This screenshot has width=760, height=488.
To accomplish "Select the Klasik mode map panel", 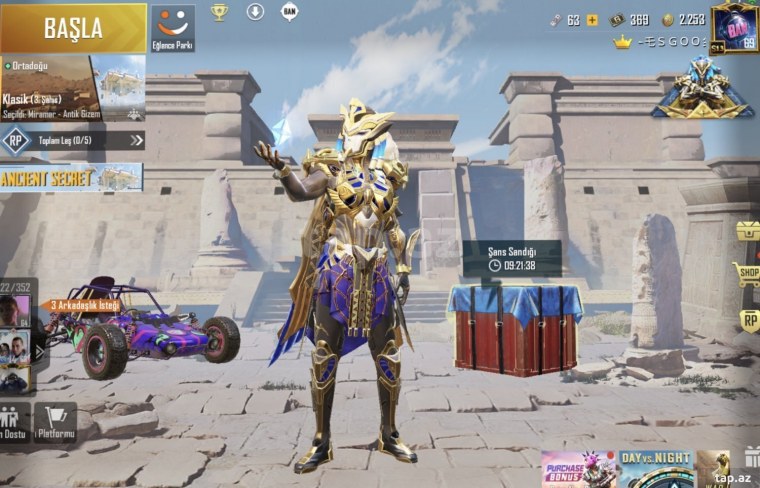I will [x=73, y=88].
